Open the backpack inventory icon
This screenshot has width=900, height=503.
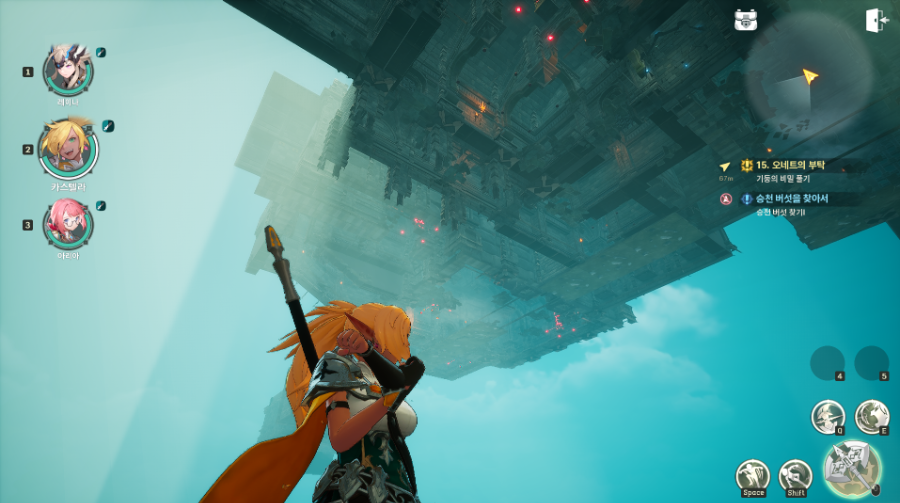(745, 20)
